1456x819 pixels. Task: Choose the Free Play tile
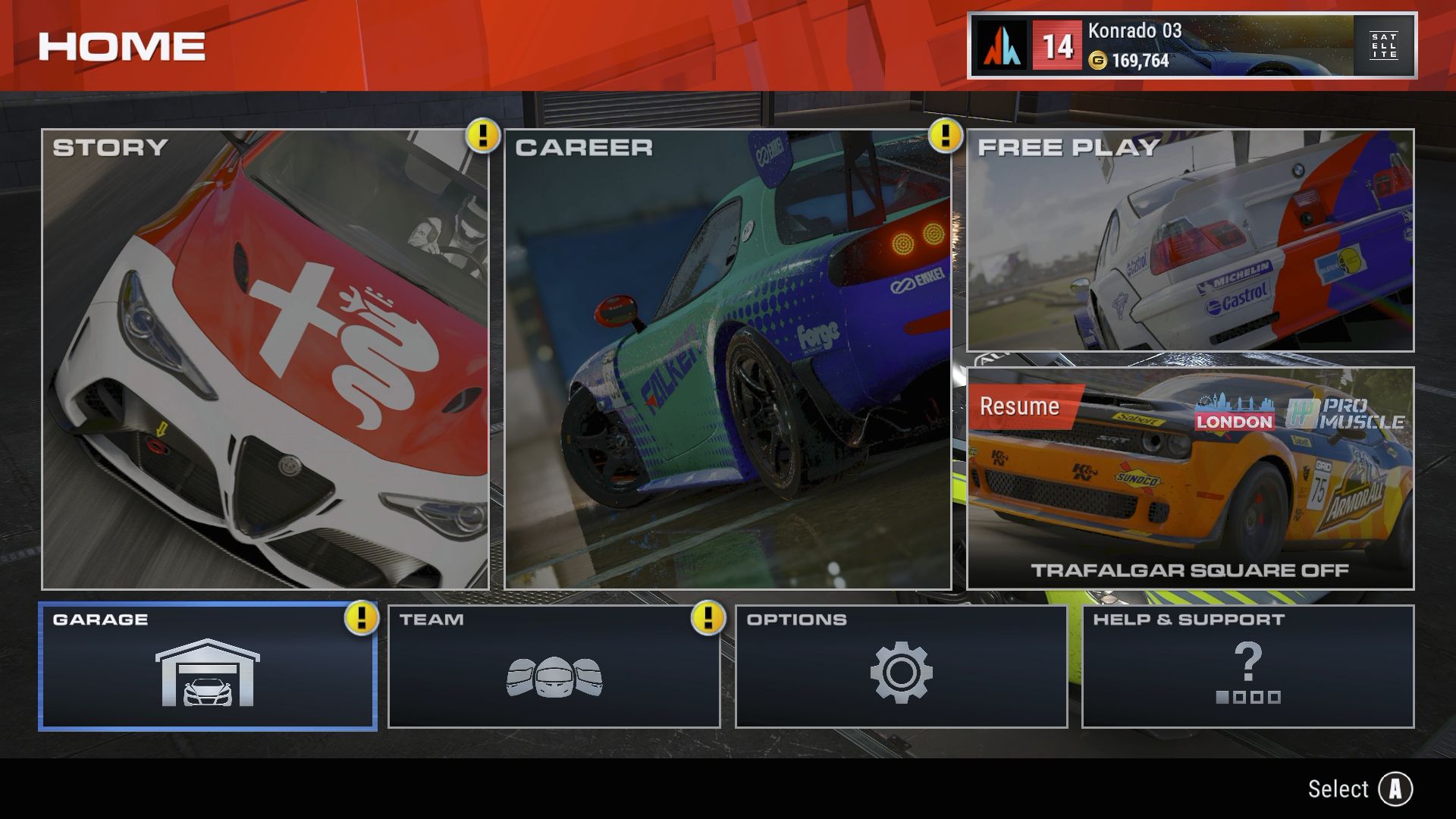point(1190,240)
